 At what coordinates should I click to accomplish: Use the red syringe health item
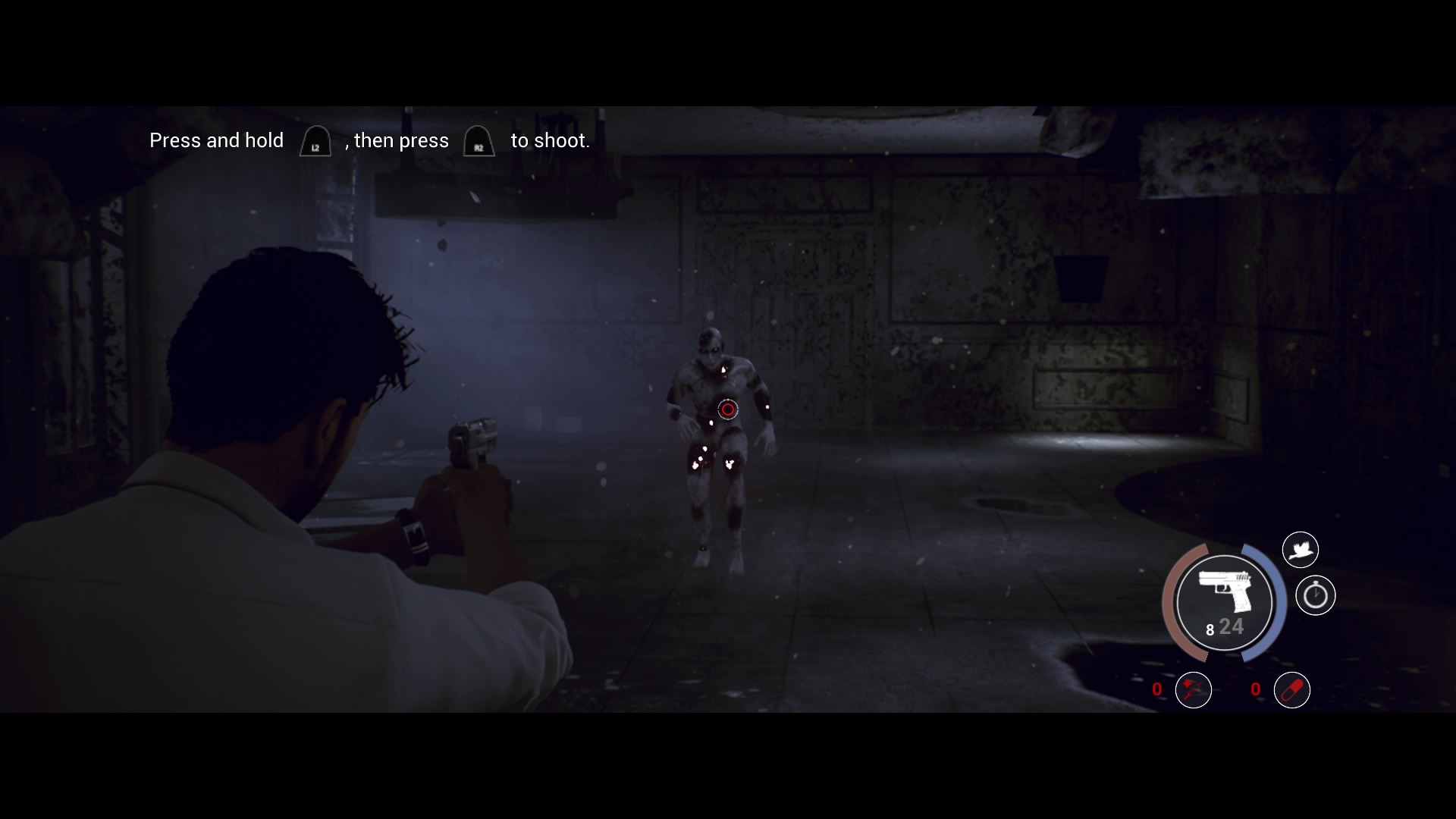(x=1193, y=690)
